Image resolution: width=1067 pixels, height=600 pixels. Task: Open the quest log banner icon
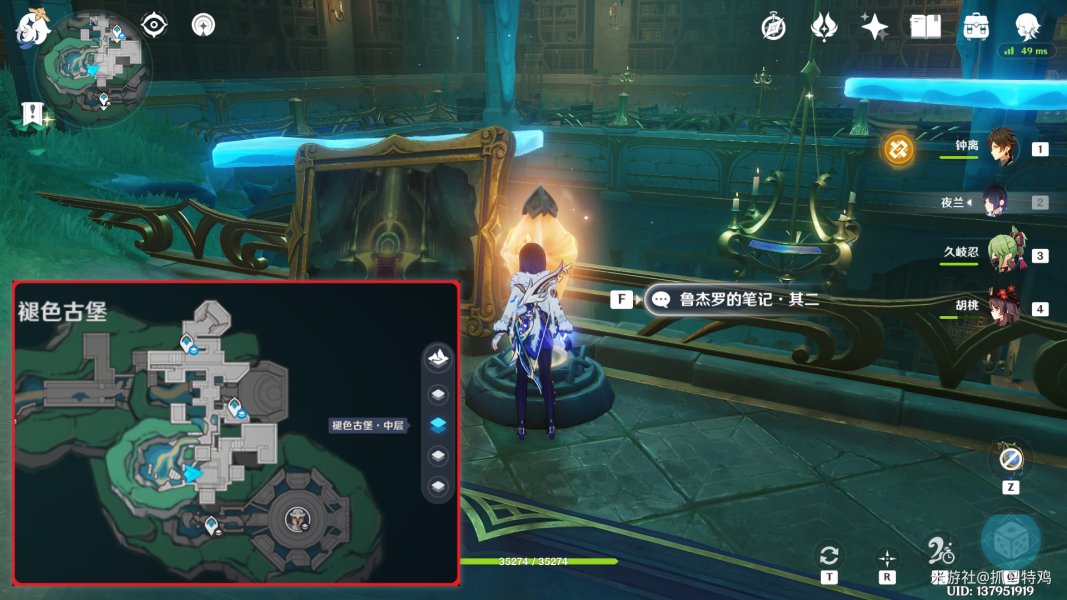31,114
